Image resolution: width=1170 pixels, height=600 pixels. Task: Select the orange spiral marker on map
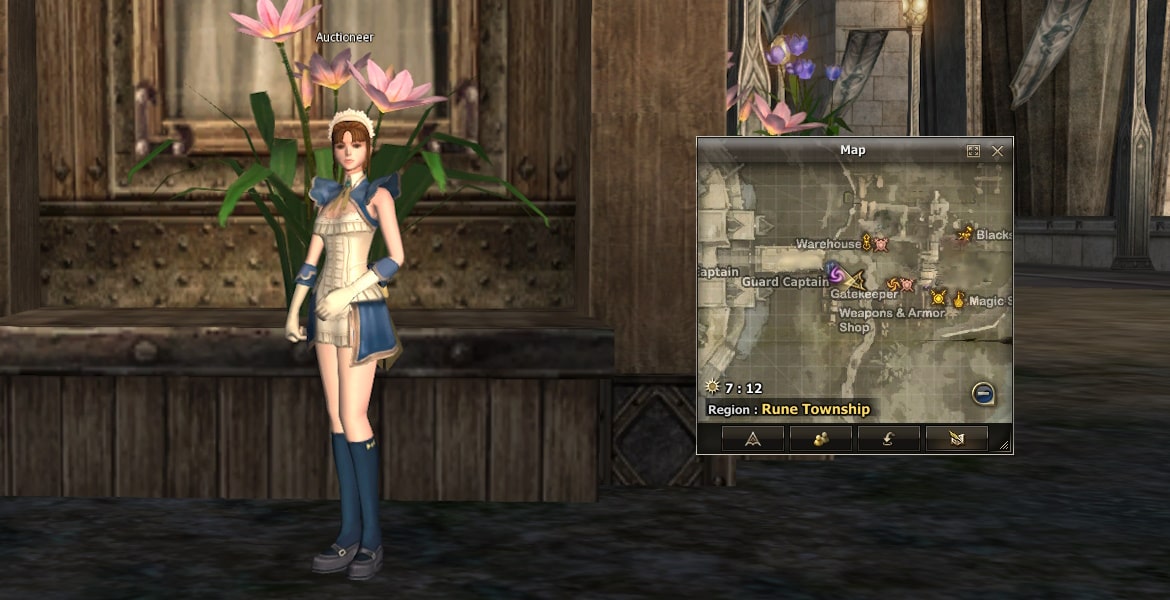pyautogui.click(x=893, y=285)
